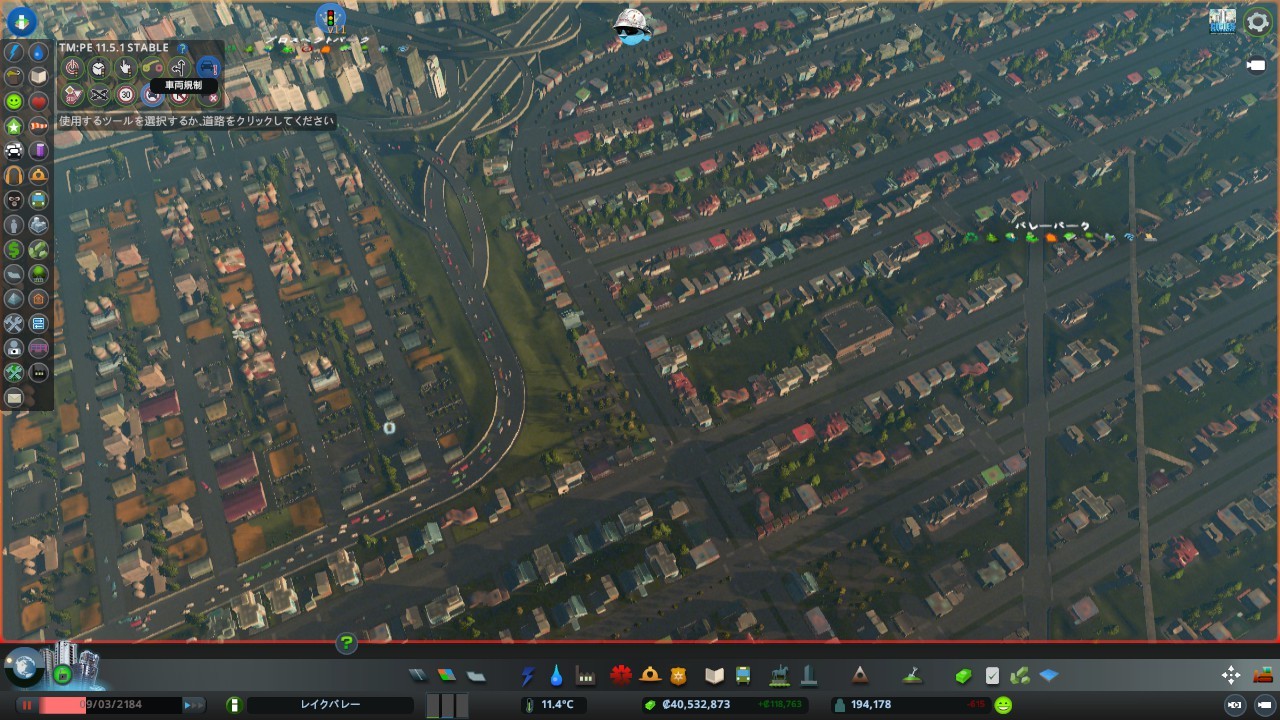Image resolution: width=1280 pixels, height=720 pixels.
Task: Activate the bulldozer tool
Action: point(1262,675)
